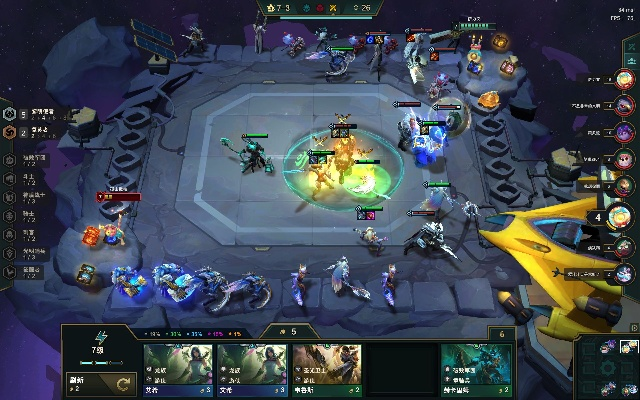The image size is (640, 400).
Task: View the bottom player's board on the scoreboard
Action: (x=625, y=272)
